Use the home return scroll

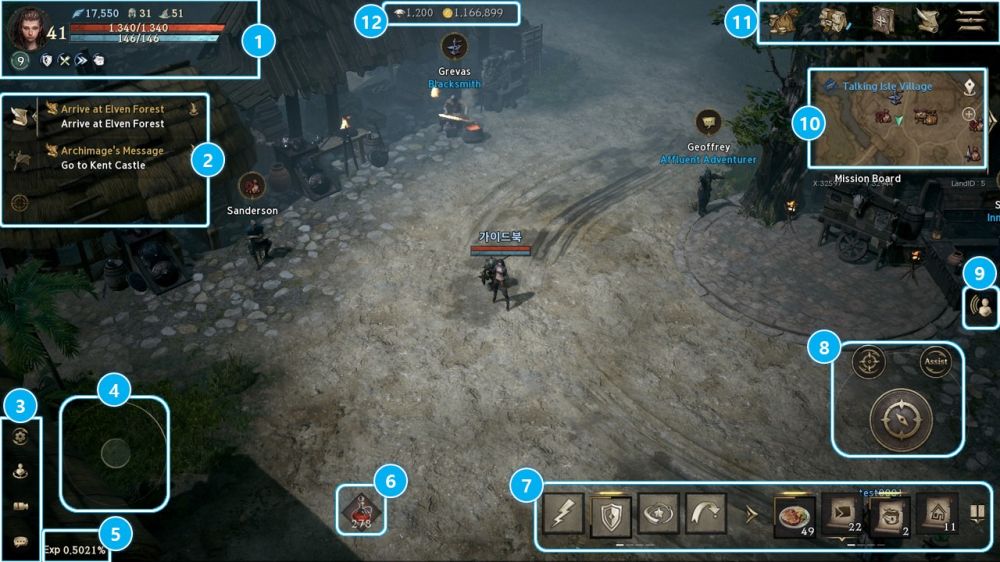(x=937, y=513)
